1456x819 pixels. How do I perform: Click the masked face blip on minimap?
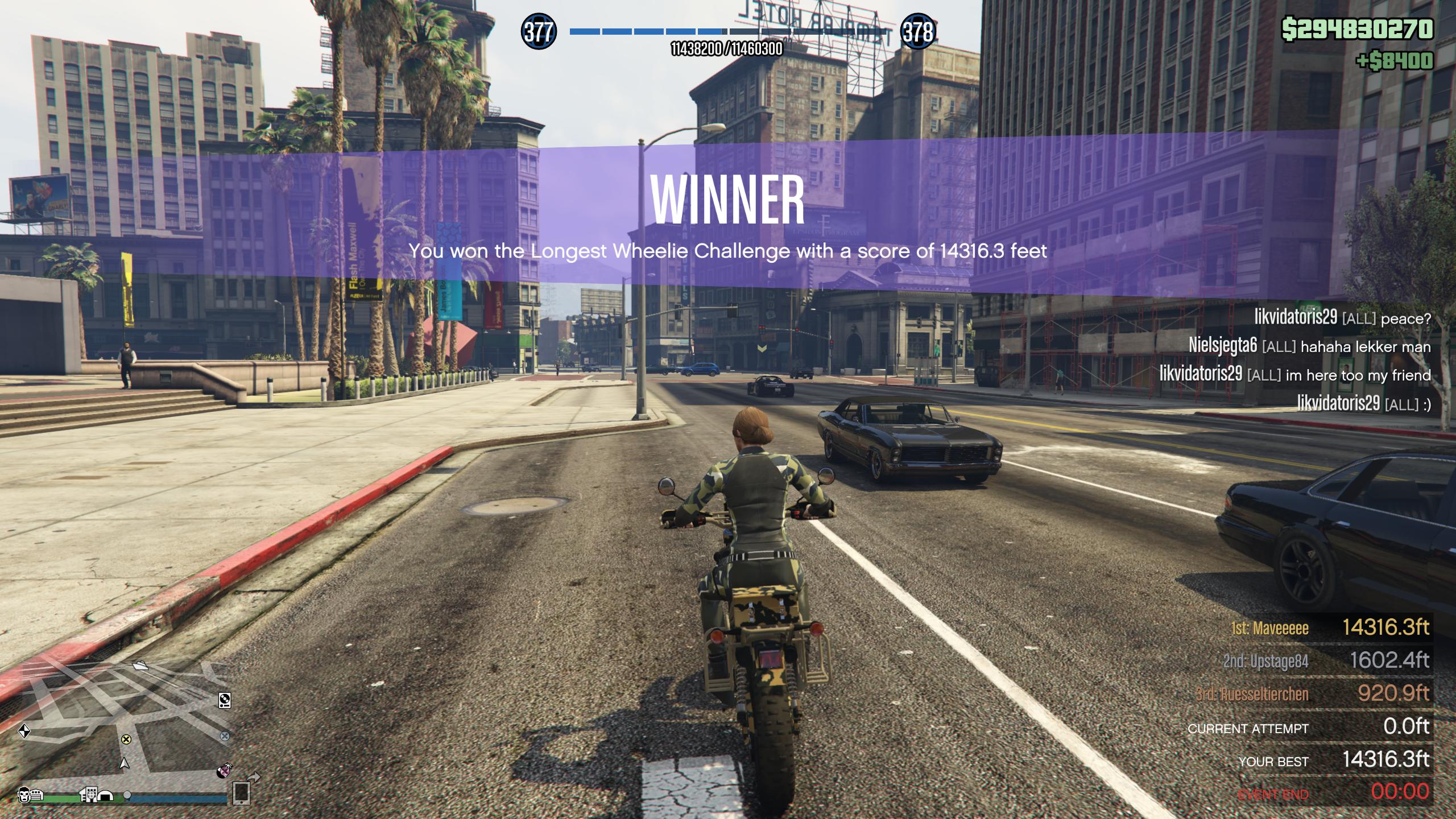coord(24,795)
